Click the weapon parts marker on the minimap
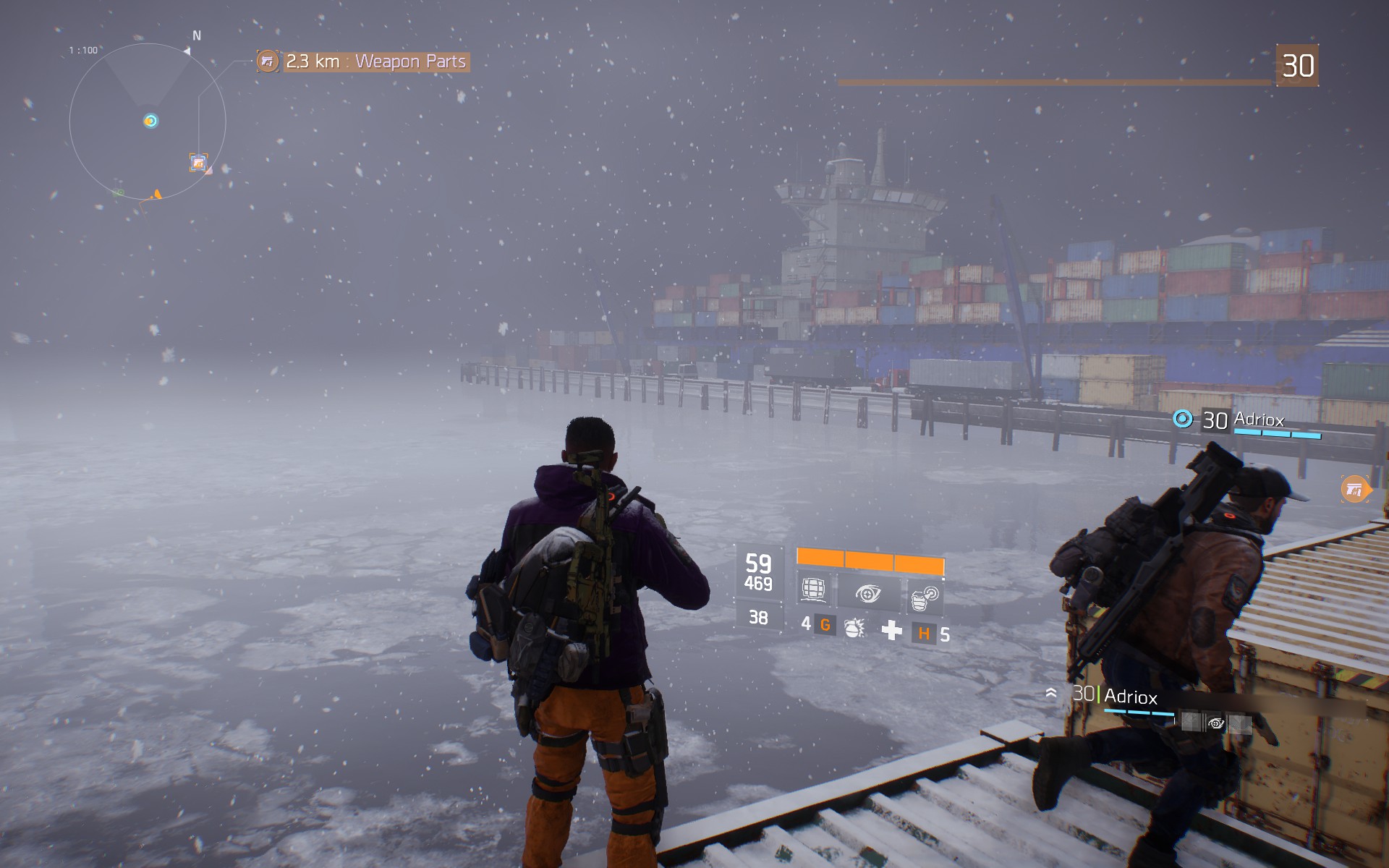 coord(197,163)
